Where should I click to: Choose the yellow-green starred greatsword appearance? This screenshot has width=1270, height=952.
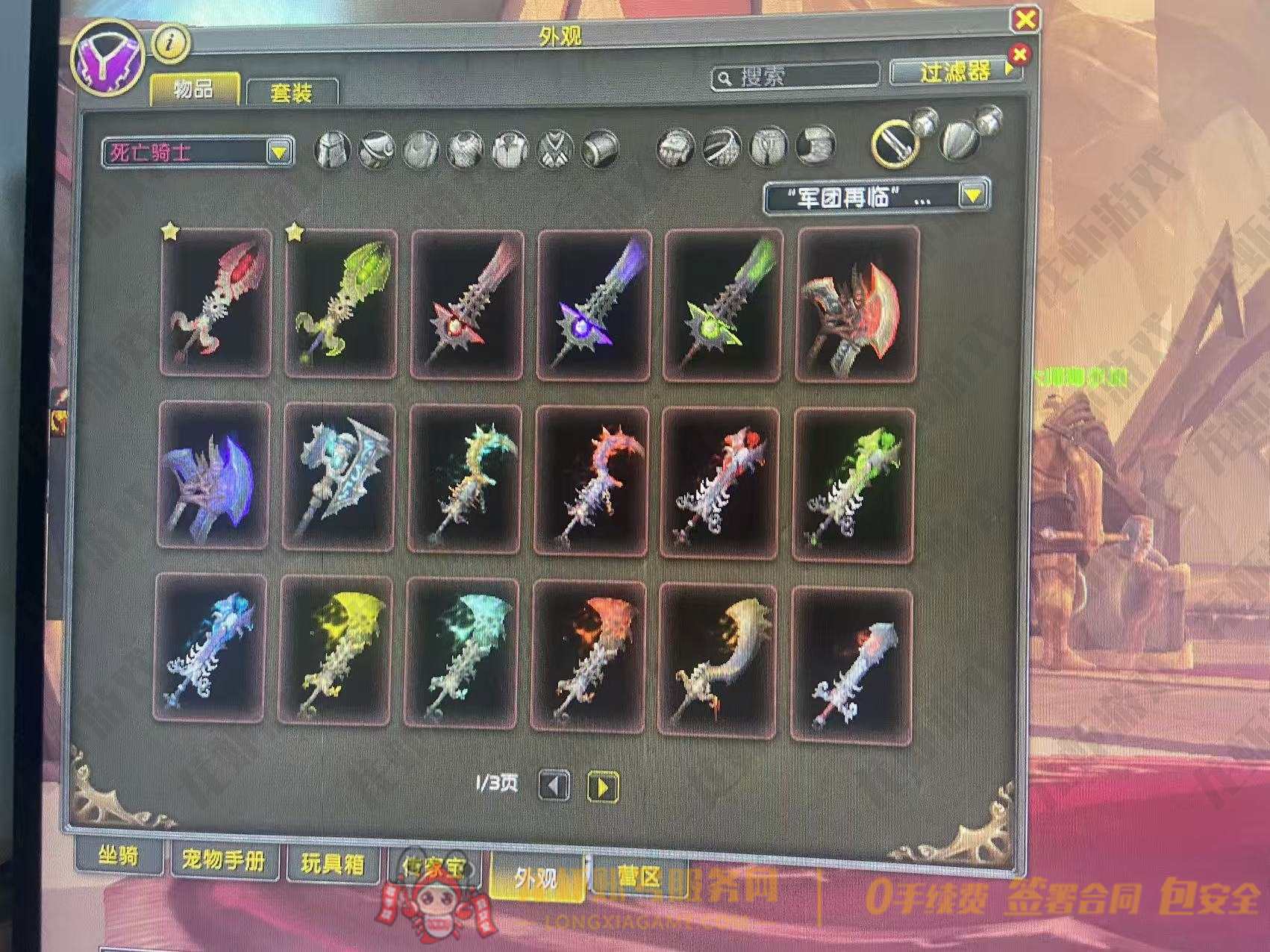coord(340,302)
